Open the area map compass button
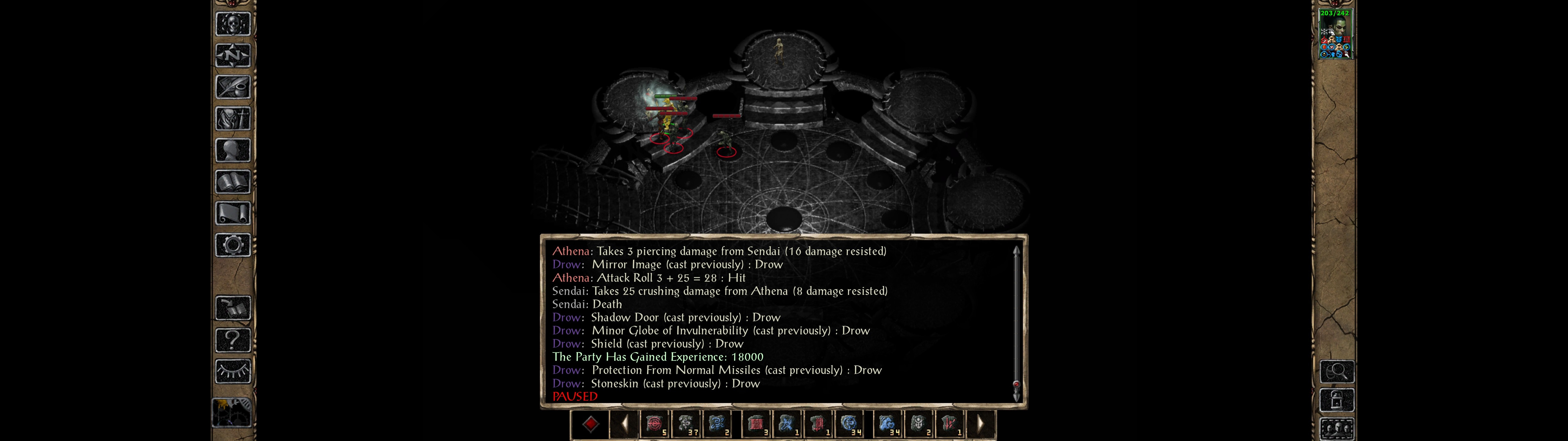This screenshot has height=441, width=1568. click(x=233, y=56)
